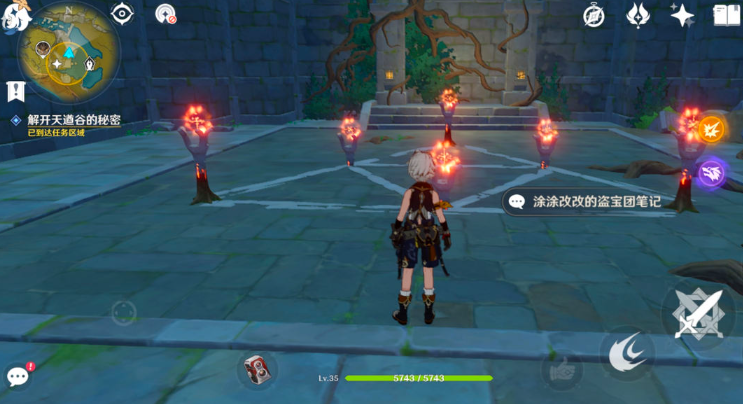Switch to the orange Pyro party member

pyautogui.click(x=711, y=129)
